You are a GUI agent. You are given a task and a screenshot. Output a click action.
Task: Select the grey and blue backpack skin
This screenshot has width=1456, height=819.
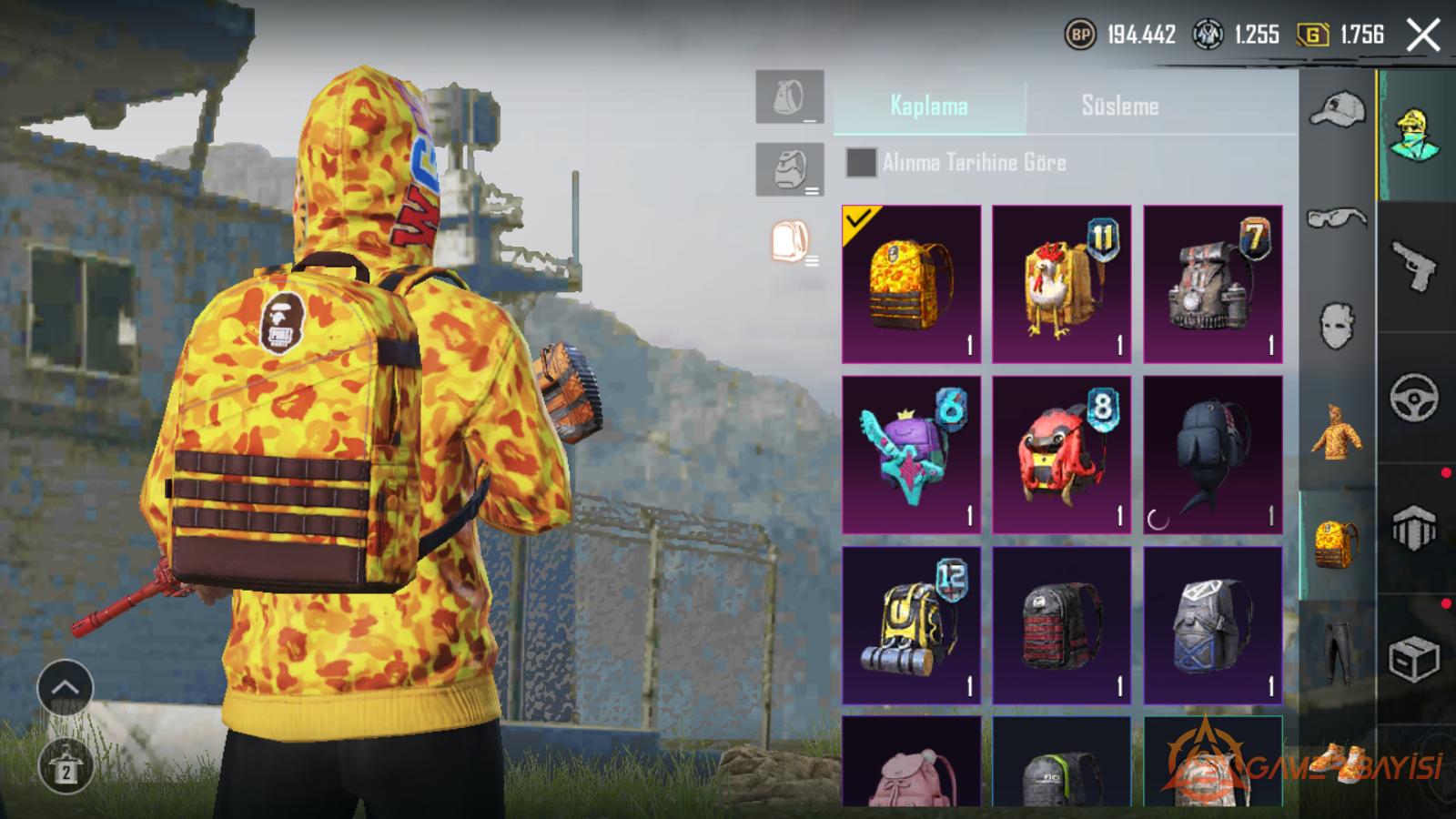coord(1212,624)
